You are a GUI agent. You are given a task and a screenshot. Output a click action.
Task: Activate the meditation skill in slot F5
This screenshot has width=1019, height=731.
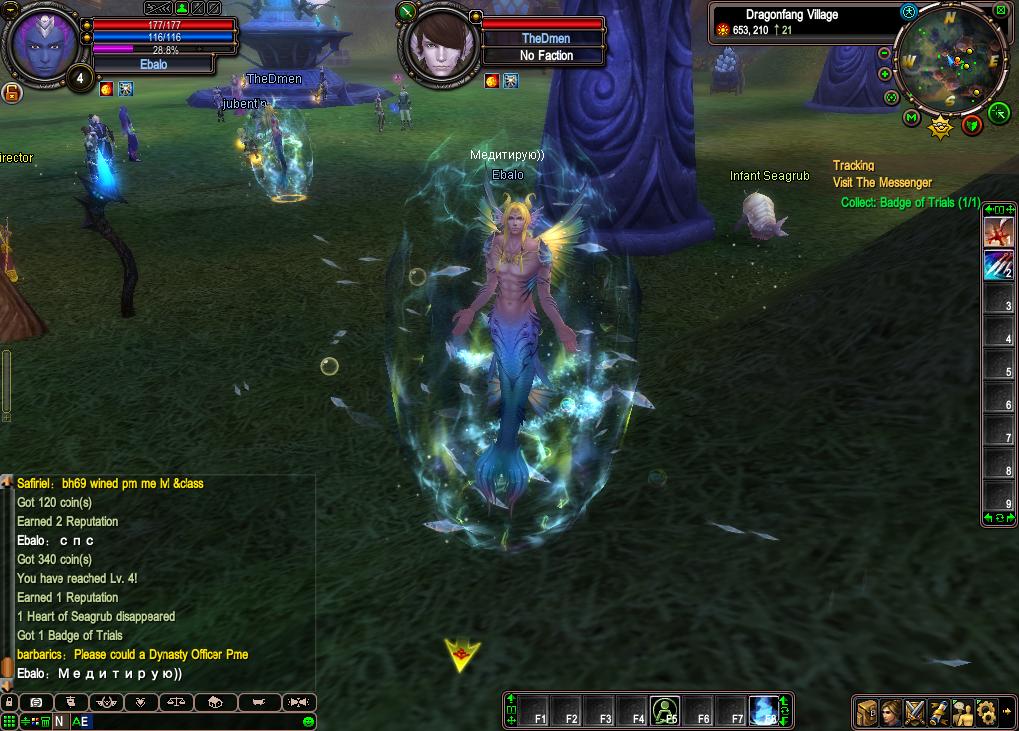(x=665, y=711)
